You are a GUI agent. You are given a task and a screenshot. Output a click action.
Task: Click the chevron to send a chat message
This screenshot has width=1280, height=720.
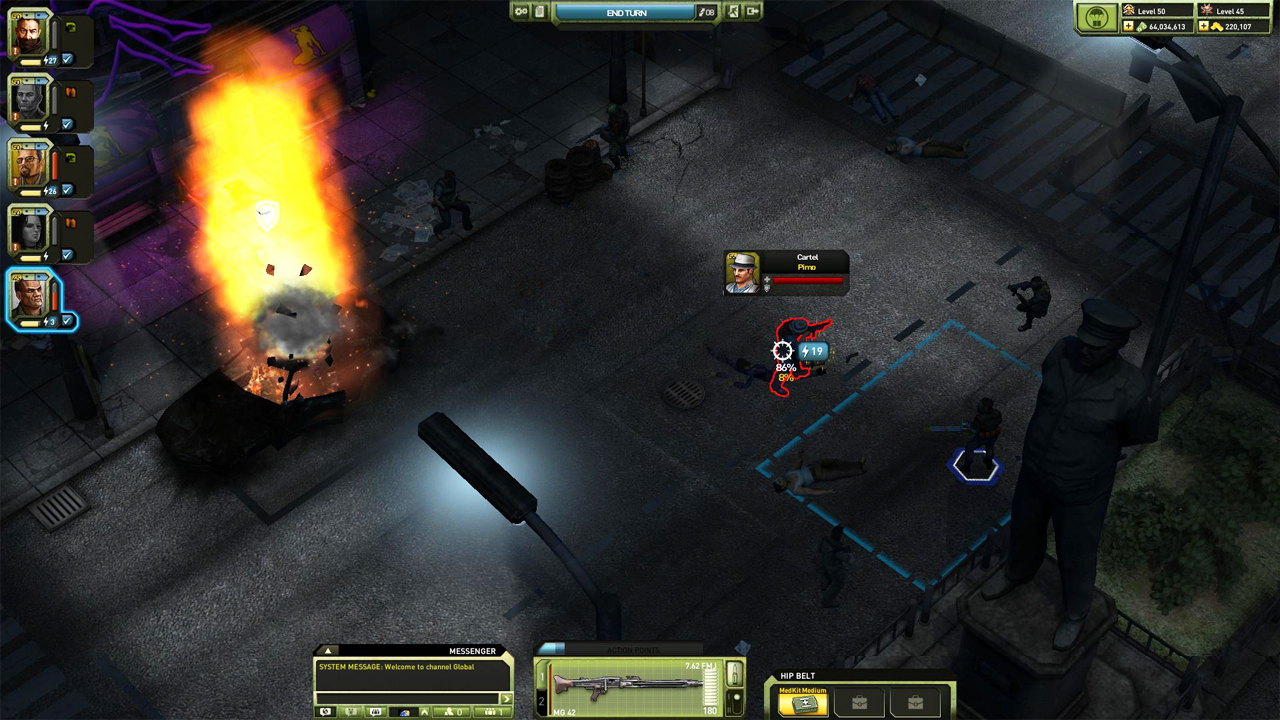tap(506, 698)
